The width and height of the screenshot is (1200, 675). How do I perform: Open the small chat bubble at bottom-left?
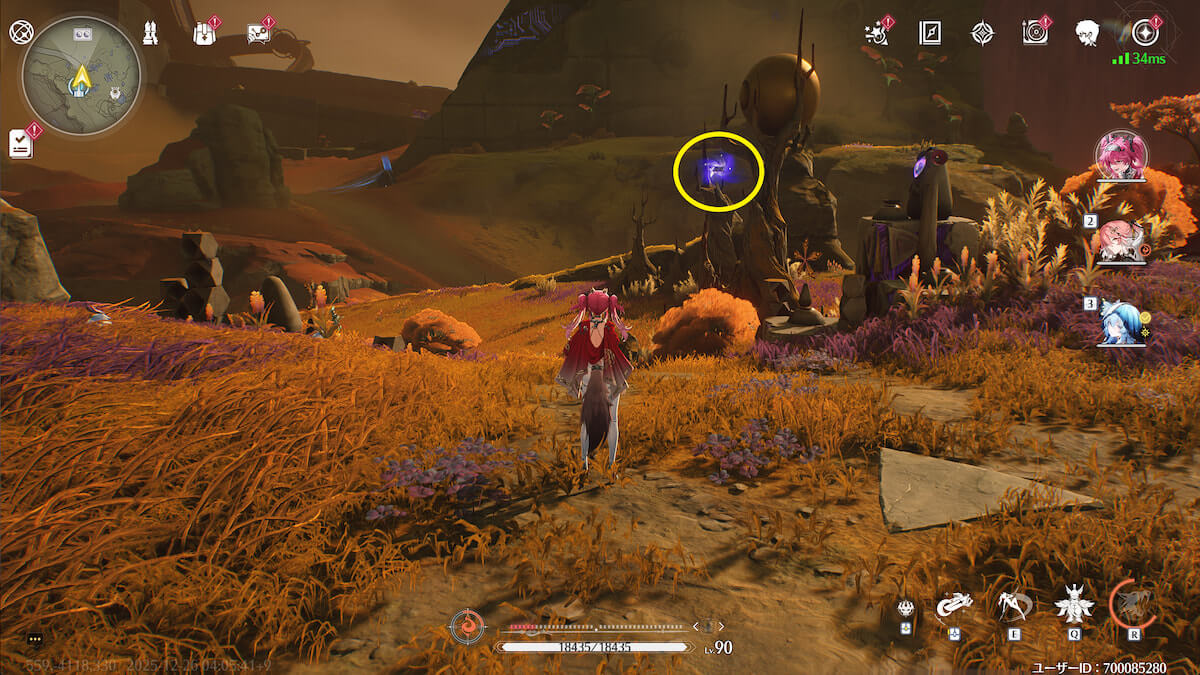click(x=35, y=638)
